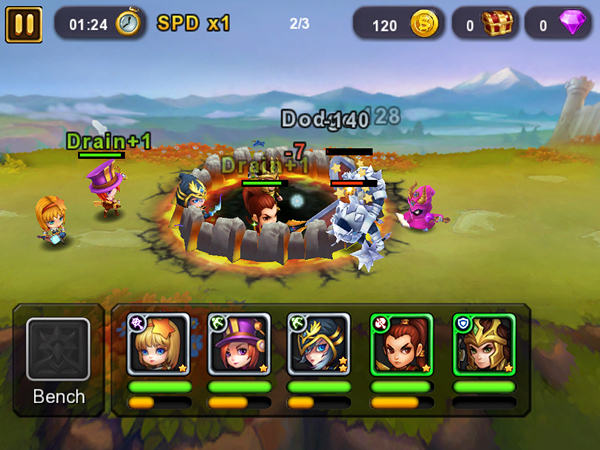
Task: Open the empty Bench slot
Action: click(x=58, y=349)
